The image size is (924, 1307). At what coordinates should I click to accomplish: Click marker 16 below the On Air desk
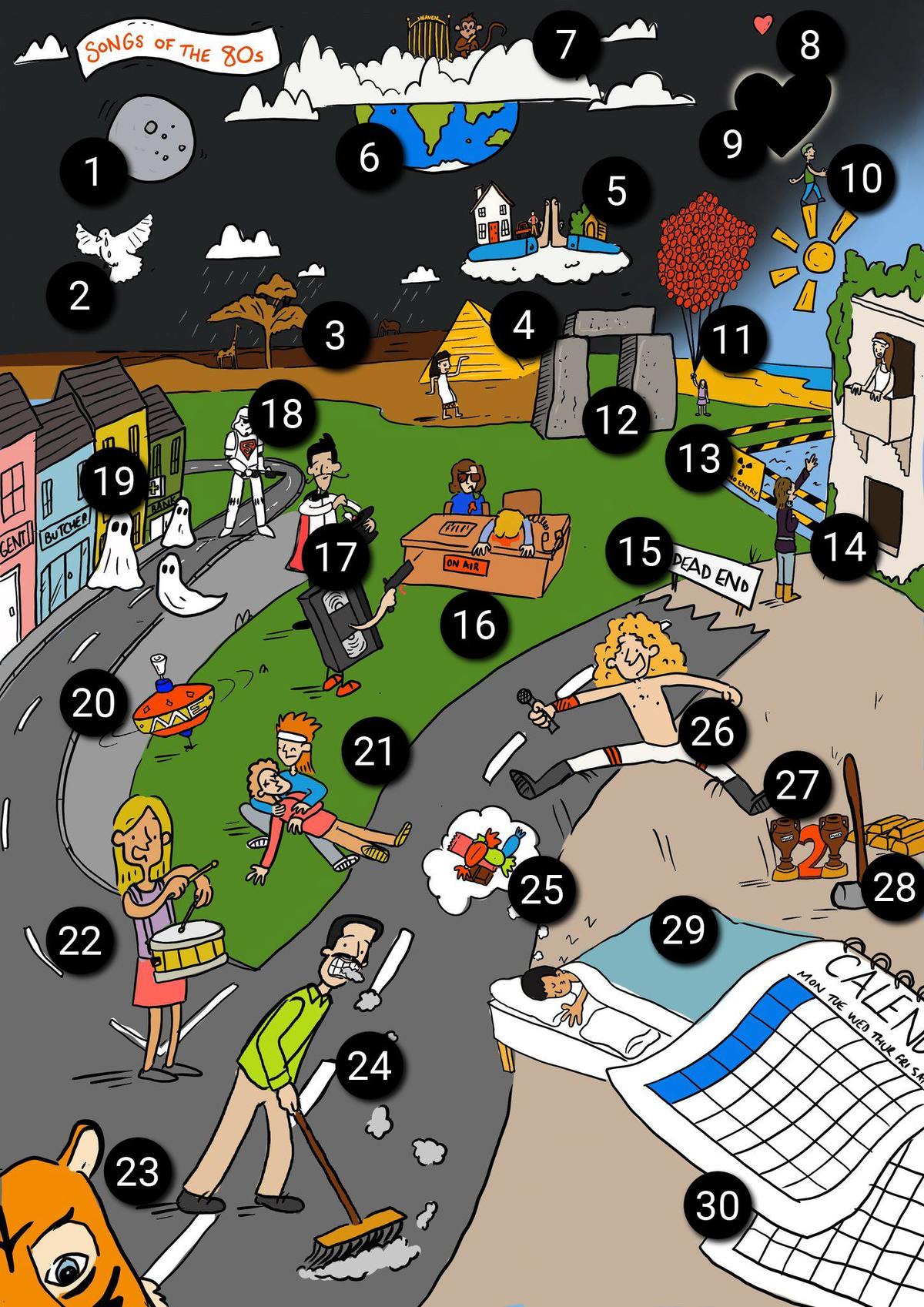tap(474, 625)
